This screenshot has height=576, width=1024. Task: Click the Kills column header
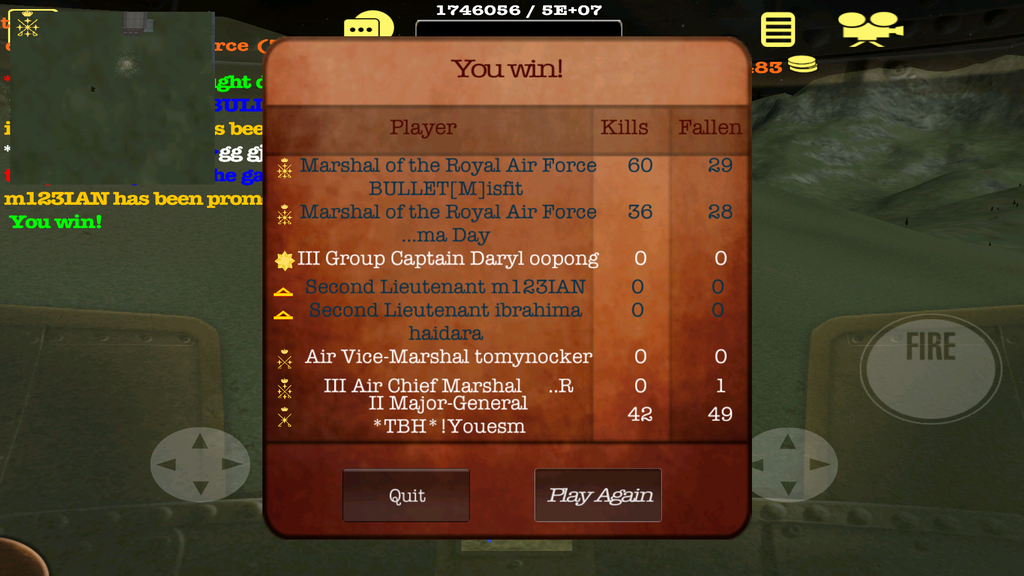624,128
